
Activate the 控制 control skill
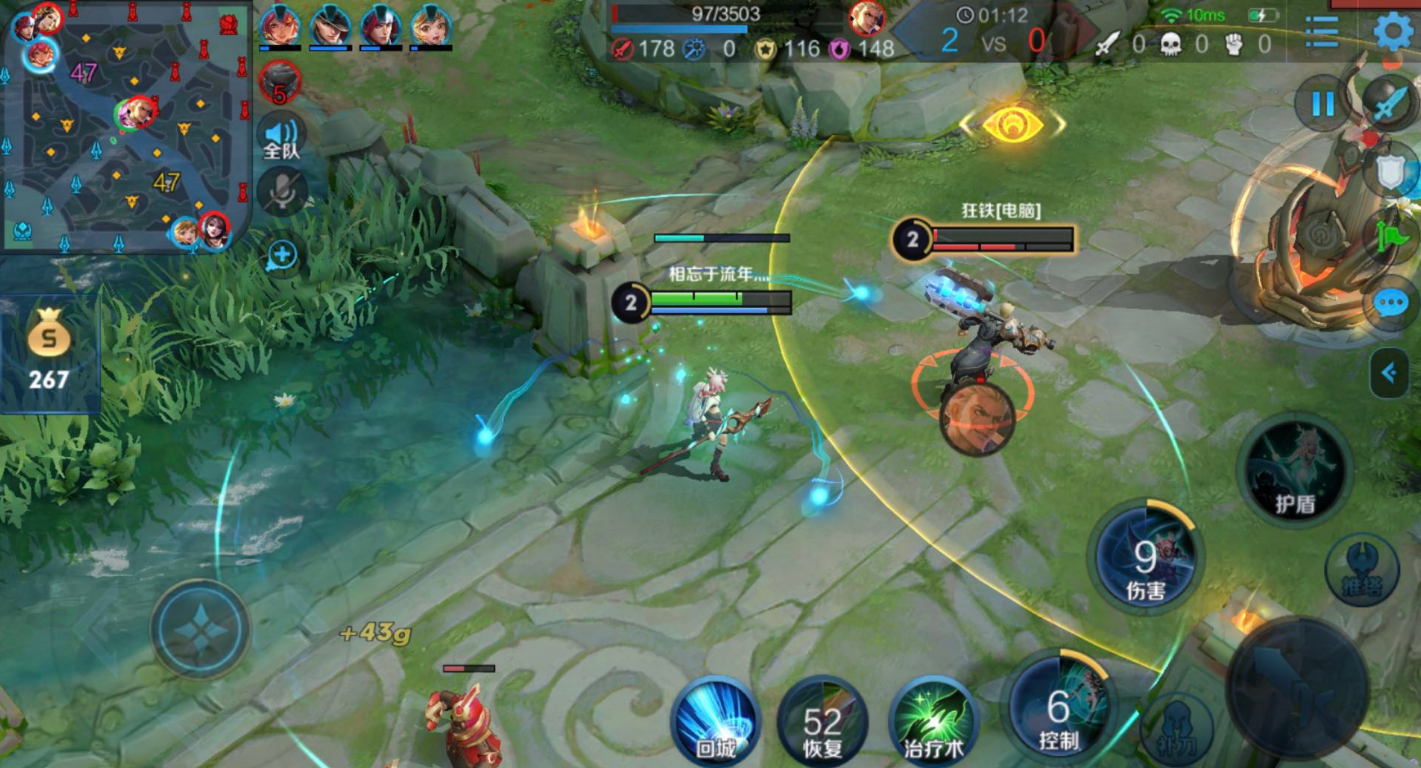[1059, 706]
